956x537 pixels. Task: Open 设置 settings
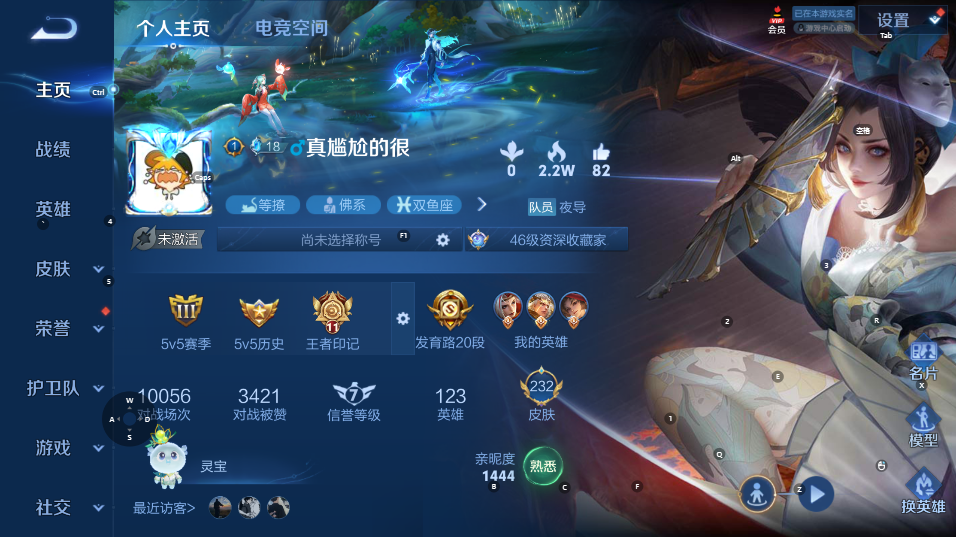tap(893, 20)
